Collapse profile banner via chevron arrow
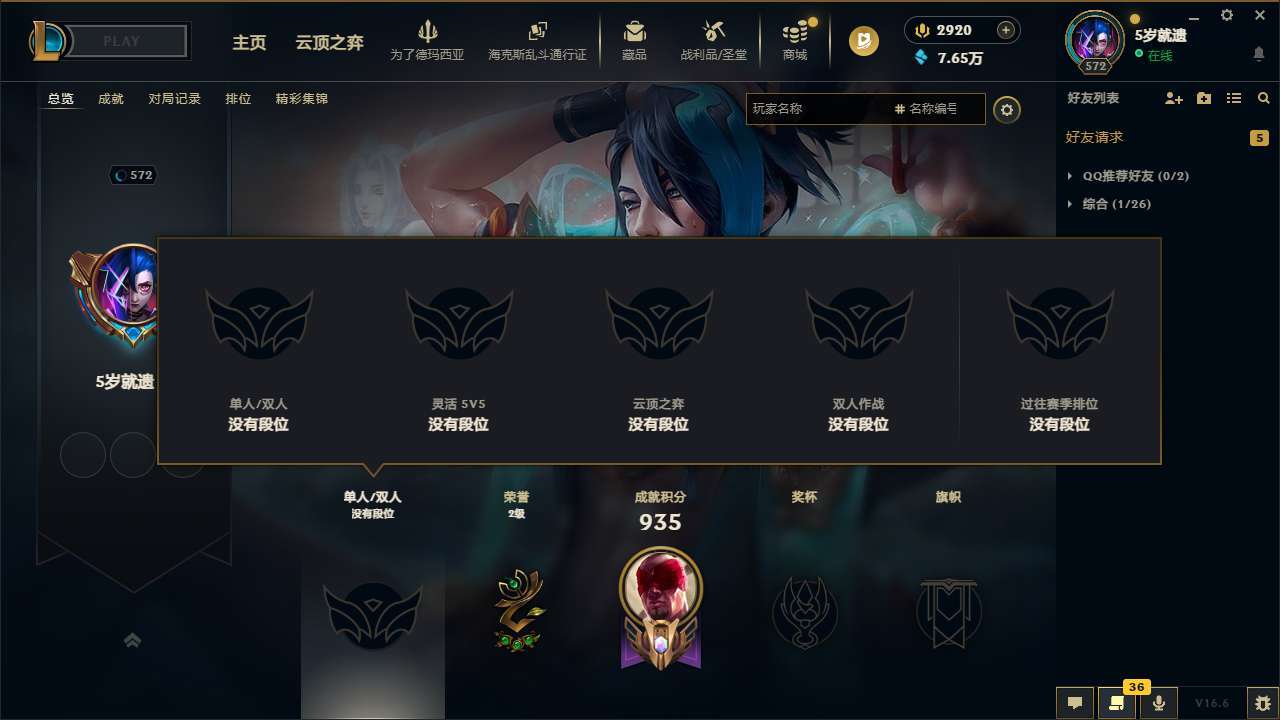This screenshot has width=1280, height=720. click(x=133, y=641)
